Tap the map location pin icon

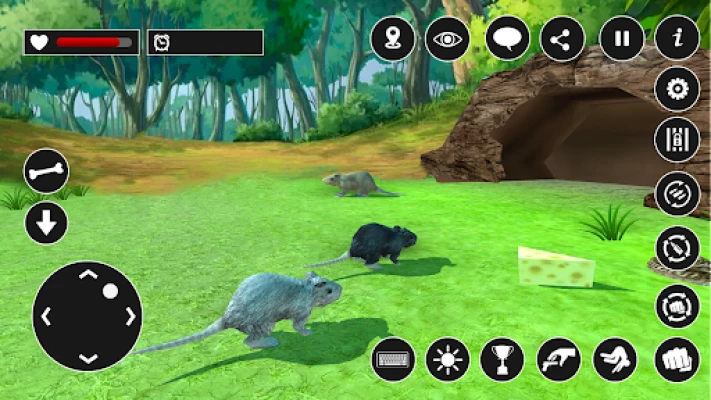click(x=392, y=40)
